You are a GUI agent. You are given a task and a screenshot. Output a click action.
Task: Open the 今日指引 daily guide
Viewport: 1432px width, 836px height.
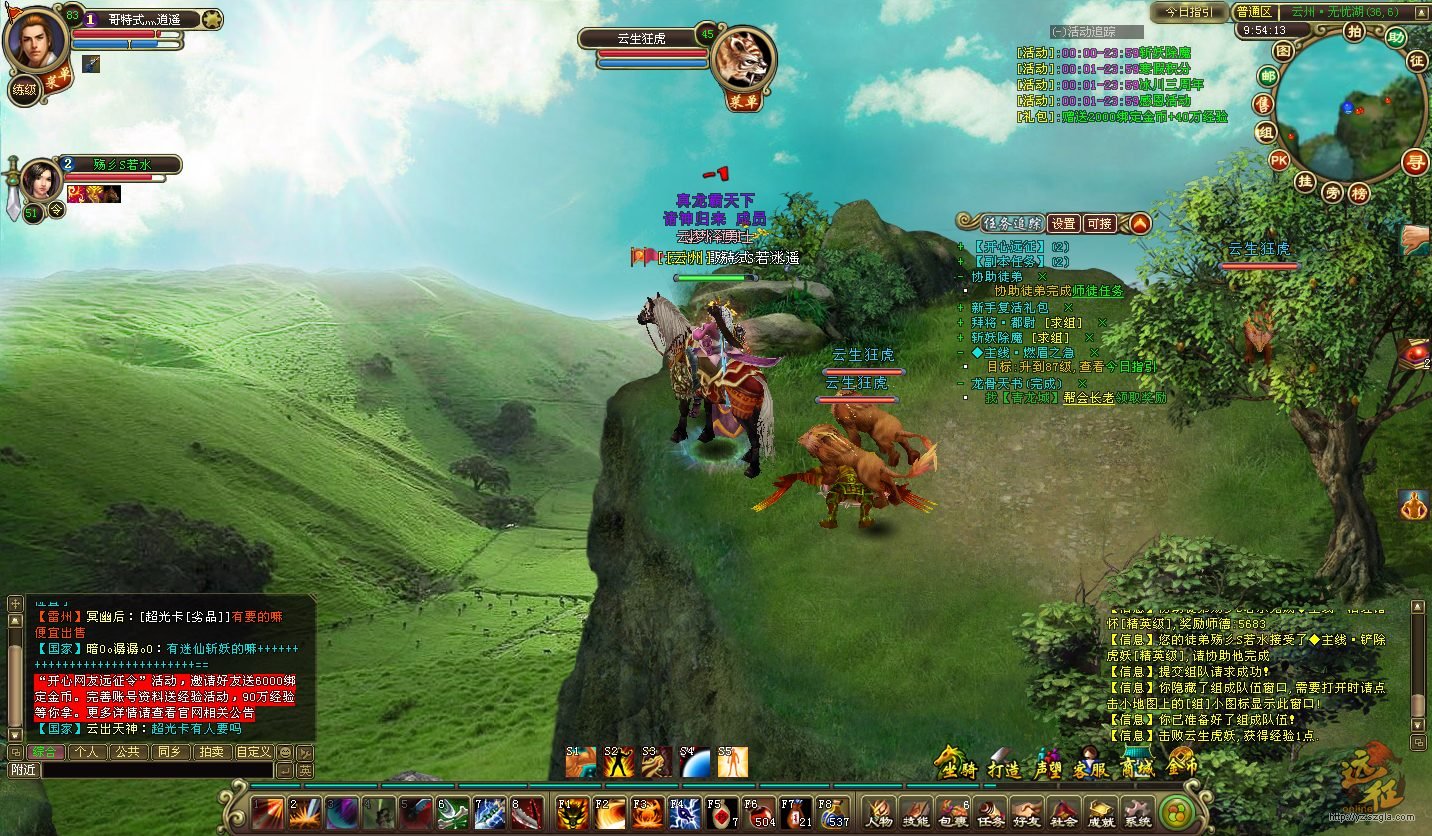(x=1188, y=12)
